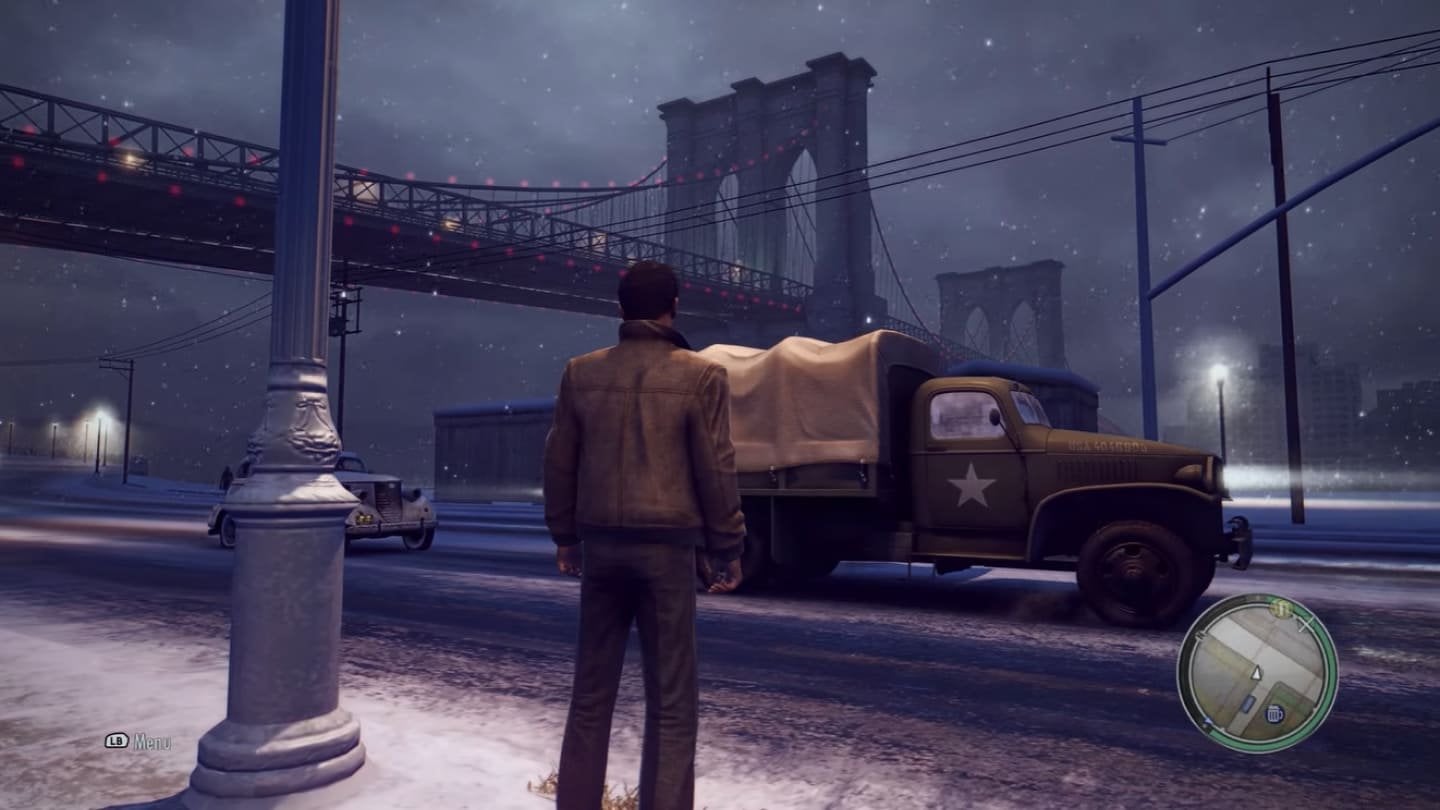The width and height of the screenshot is (1440, 810).
Task: Open the Menu label
Action: [152, 742]
